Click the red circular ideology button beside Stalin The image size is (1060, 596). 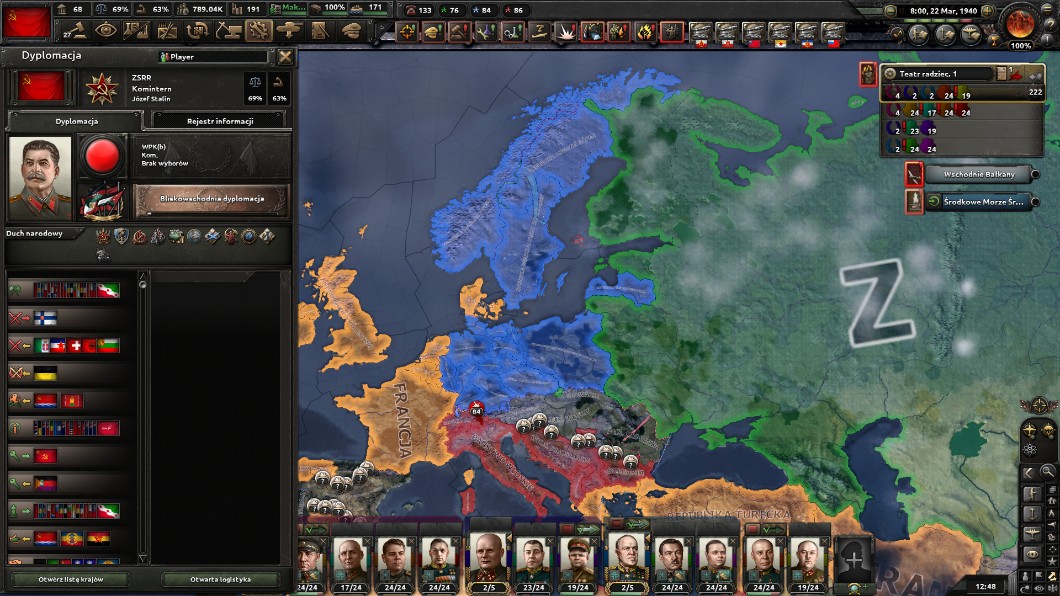tap(101, 158)
